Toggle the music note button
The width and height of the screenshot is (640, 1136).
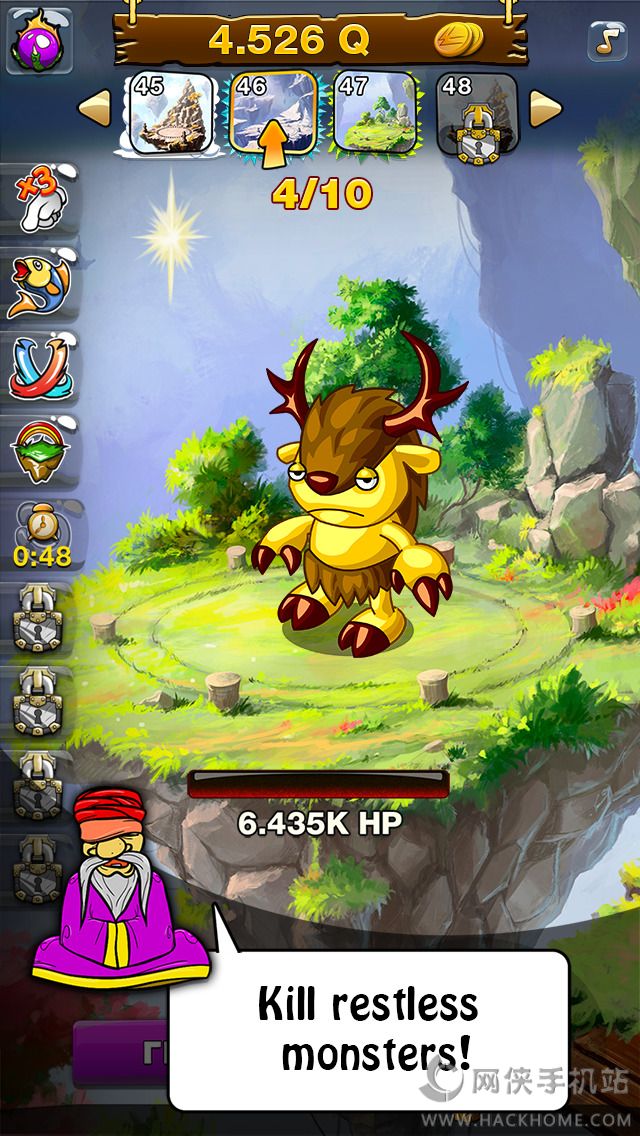point(605,39)
